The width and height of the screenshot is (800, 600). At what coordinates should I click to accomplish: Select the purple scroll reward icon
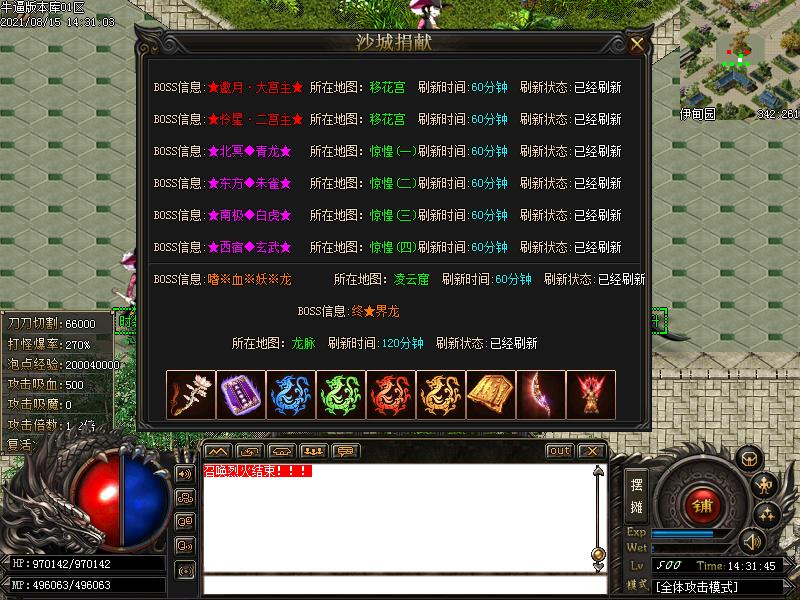[x=241, y=395]
